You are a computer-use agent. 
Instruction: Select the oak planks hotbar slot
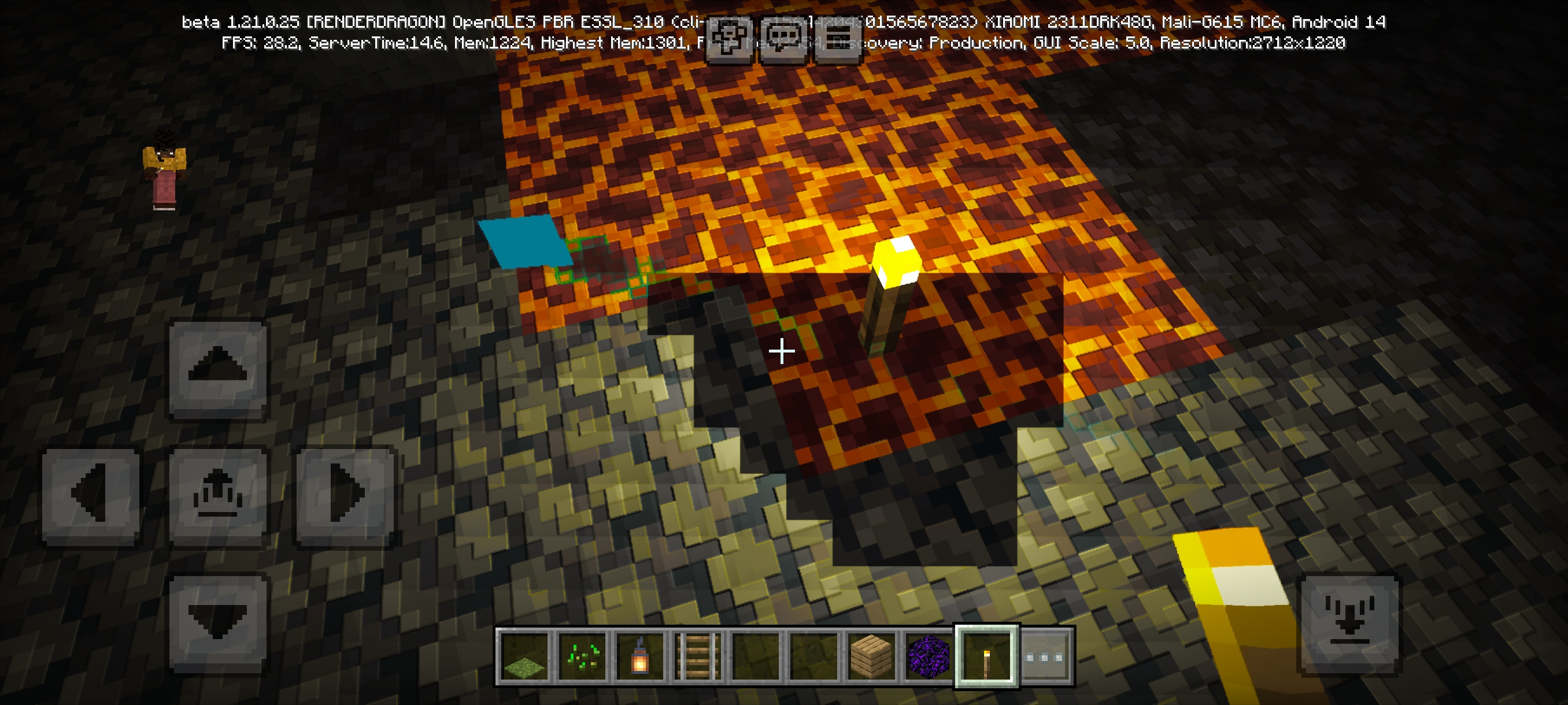(871, 657)
